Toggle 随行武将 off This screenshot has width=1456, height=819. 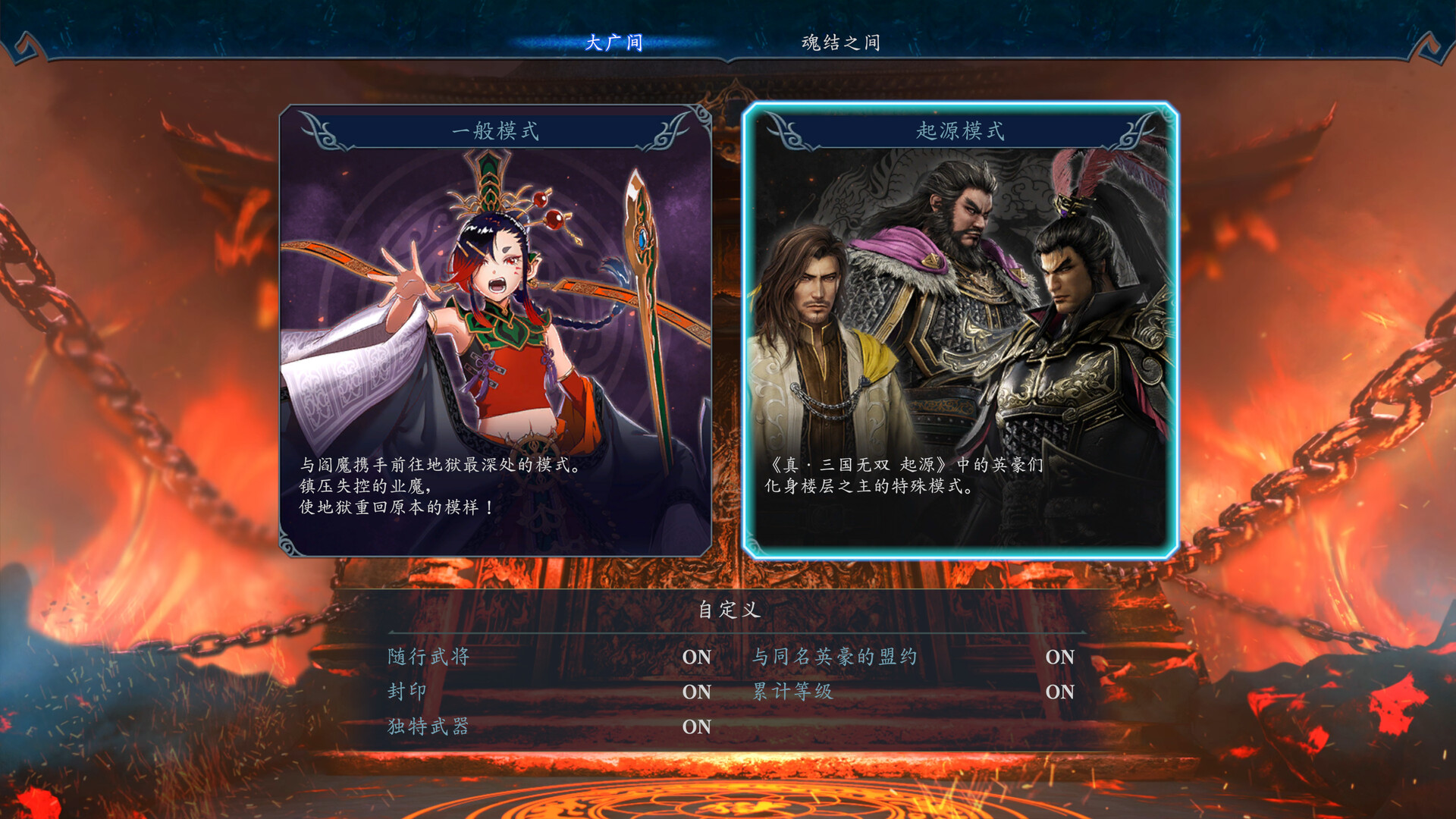click(696, 657)
